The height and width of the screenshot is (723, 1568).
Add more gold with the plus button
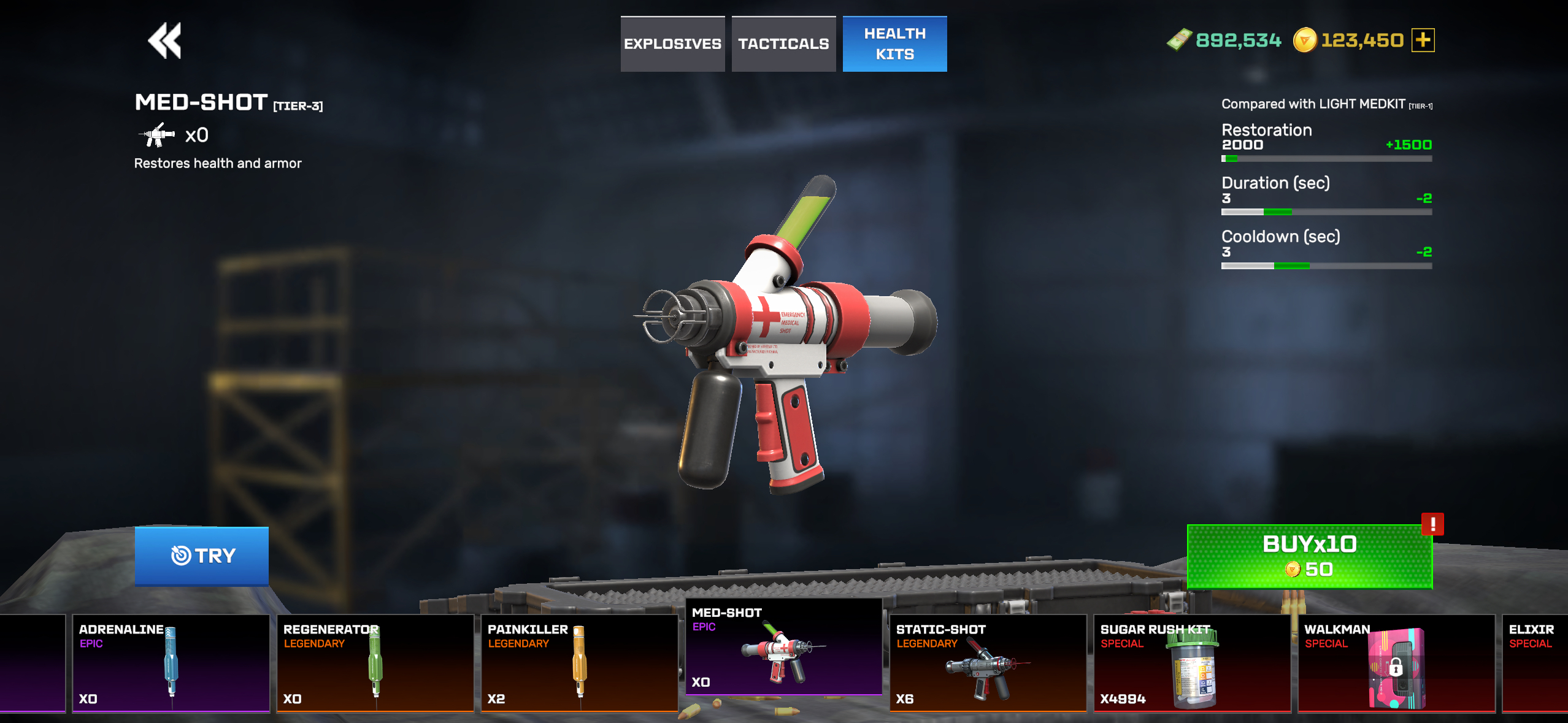[1423, 40]
